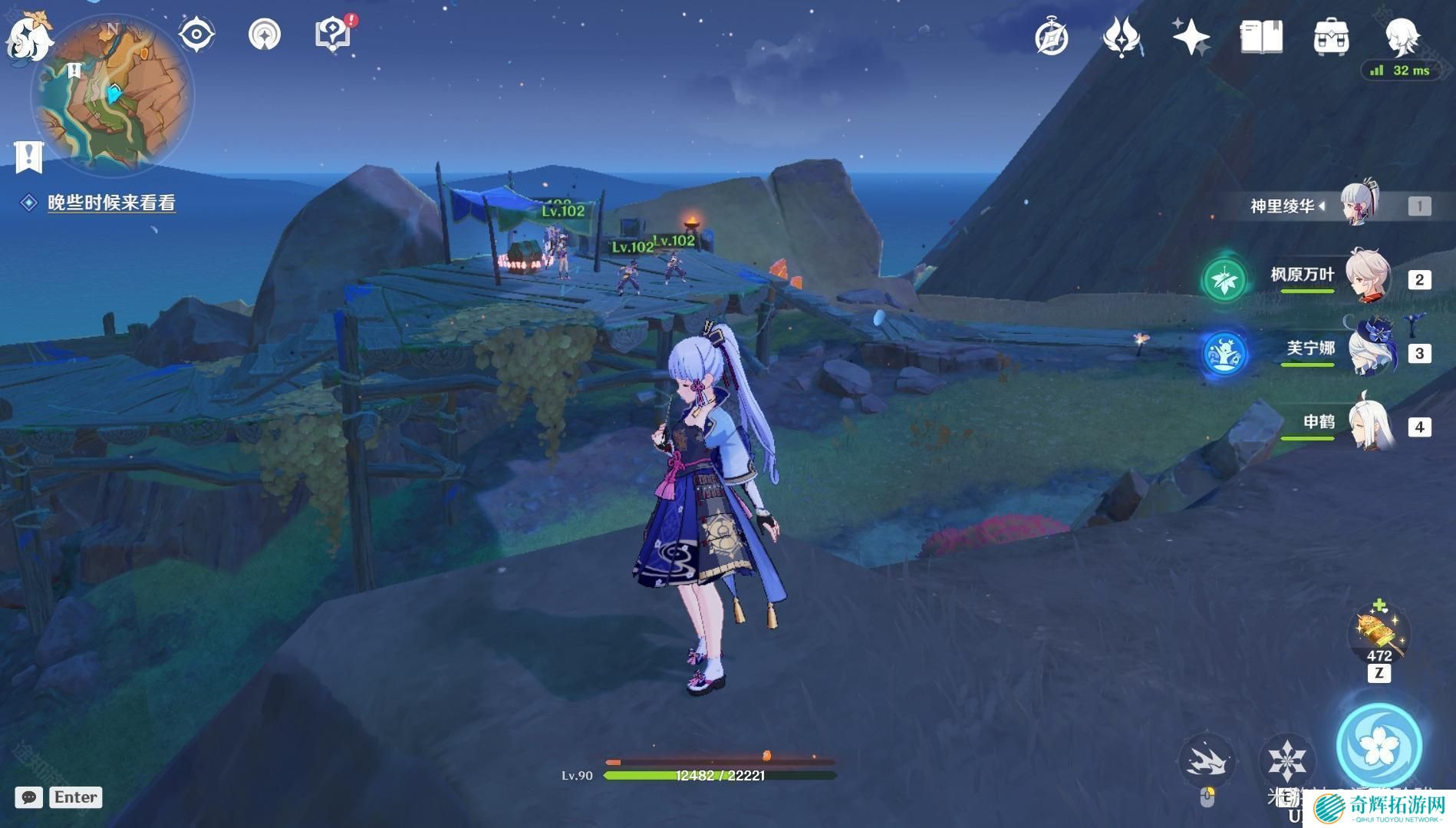The height and width of the screenshot is (828, 1456).
Task: Open the adventure compass icon
Action: point(1051,37)
